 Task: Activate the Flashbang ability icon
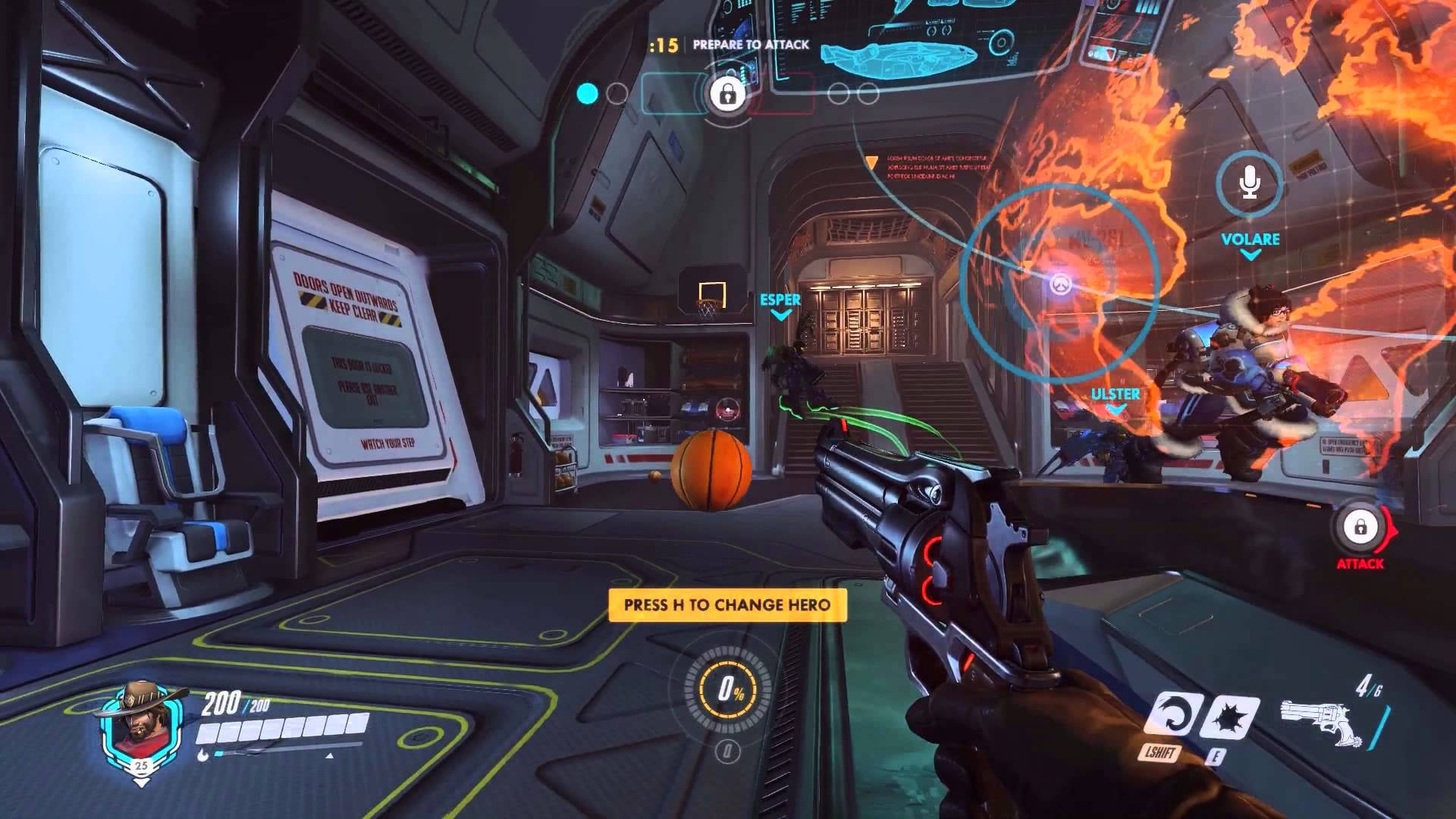point(1229,717)
